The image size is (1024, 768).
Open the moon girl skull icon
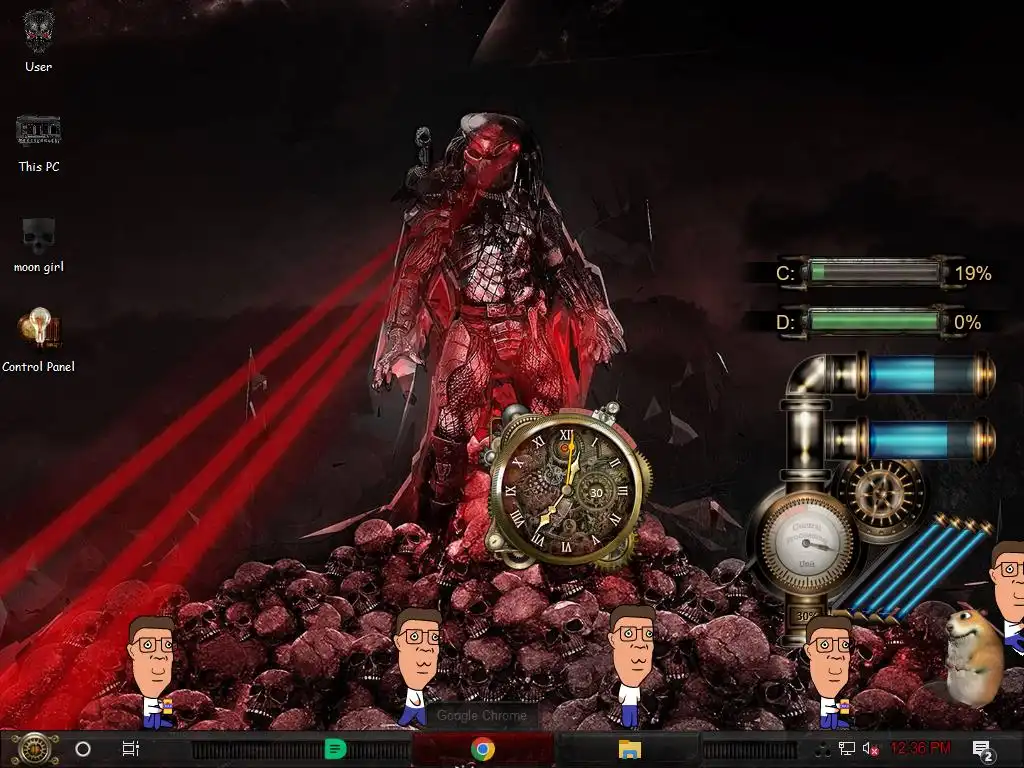[x=39, y=236]
